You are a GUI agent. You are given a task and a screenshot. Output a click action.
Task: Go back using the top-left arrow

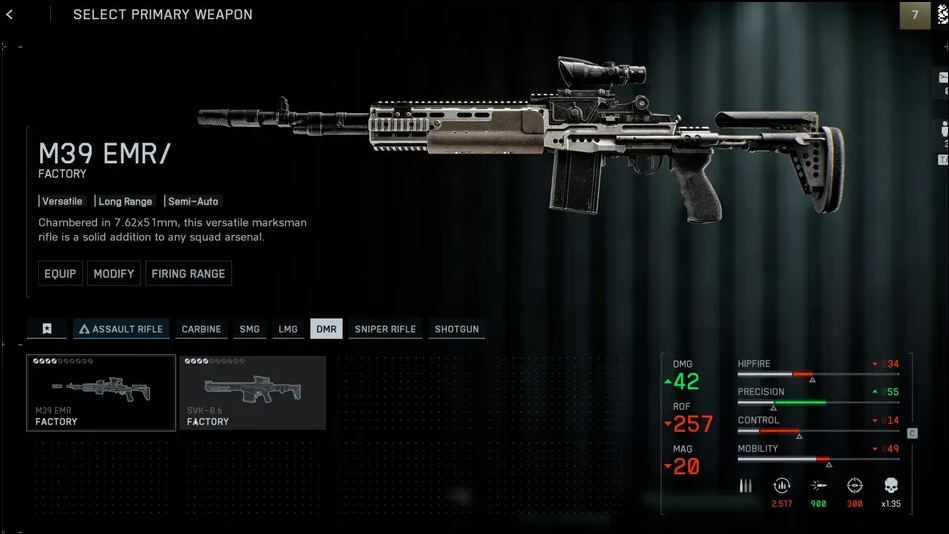pos(10,15)
